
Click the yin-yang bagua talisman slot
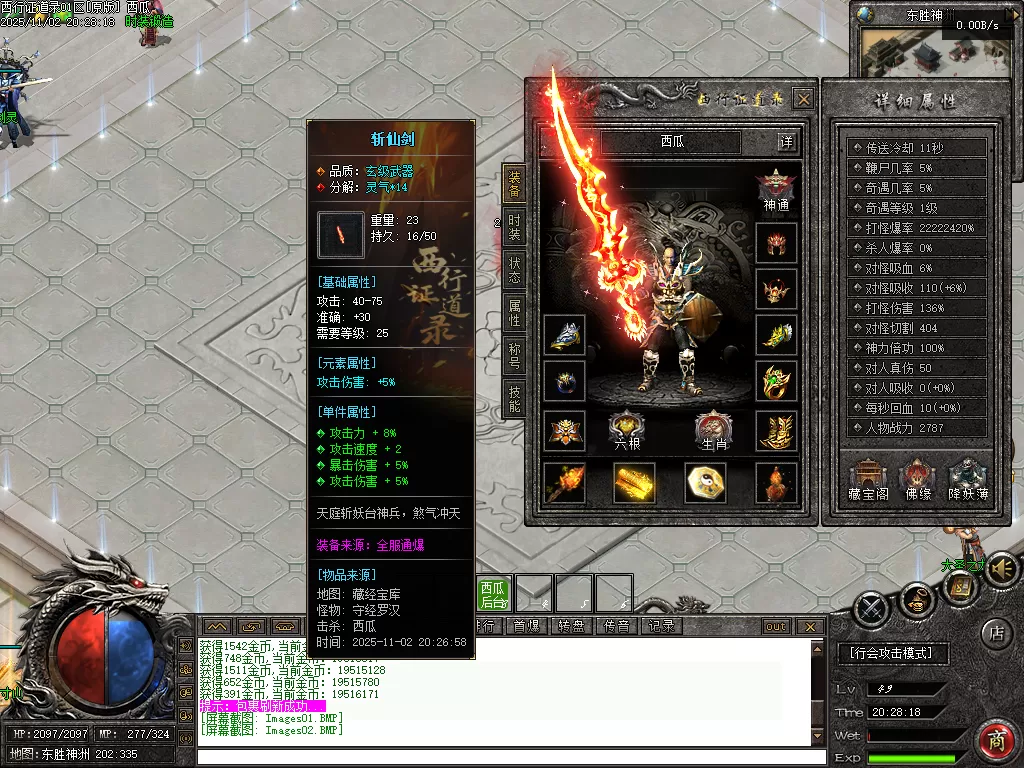(705, 483)
